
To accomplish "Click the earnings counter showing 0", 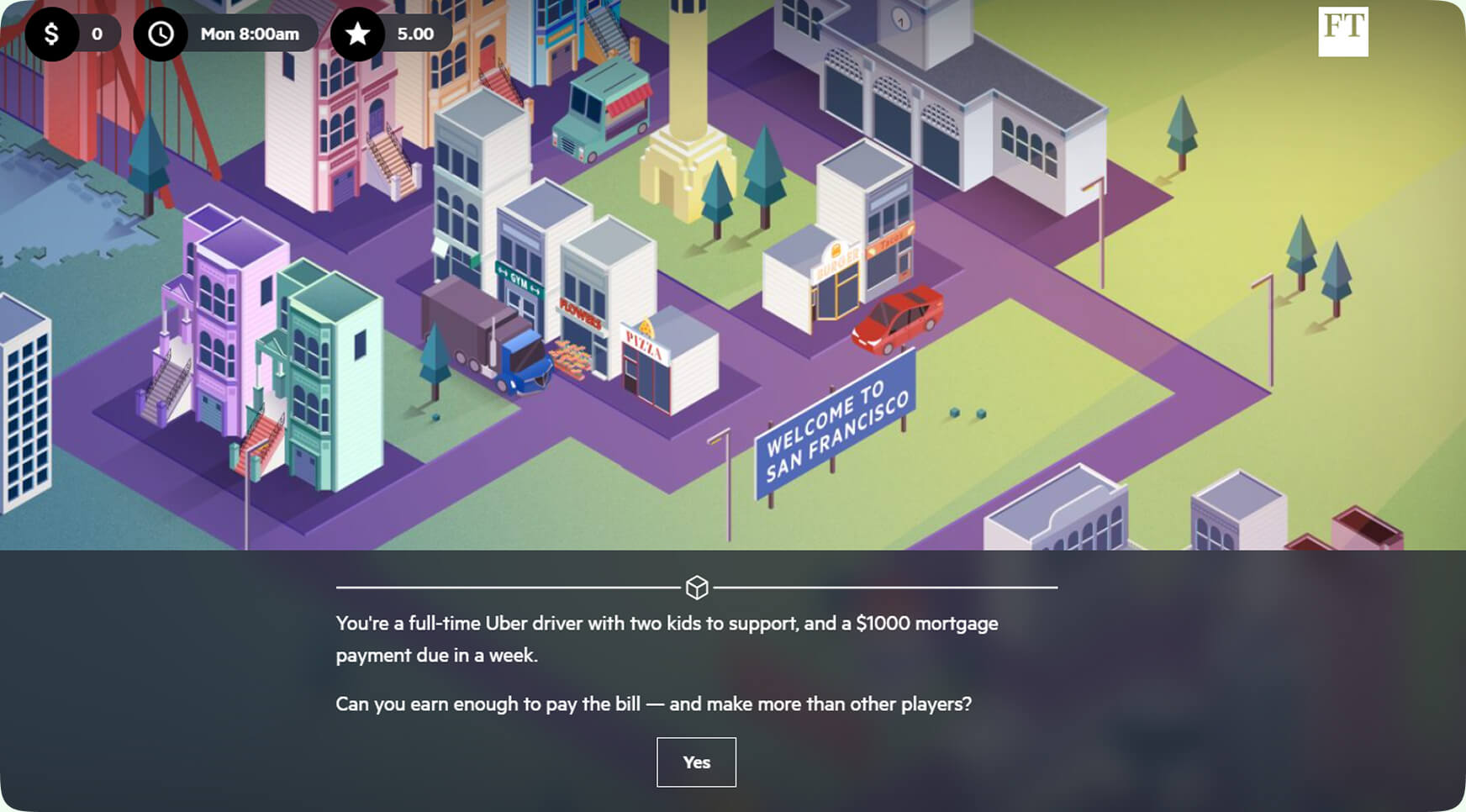I will (96, 34).
